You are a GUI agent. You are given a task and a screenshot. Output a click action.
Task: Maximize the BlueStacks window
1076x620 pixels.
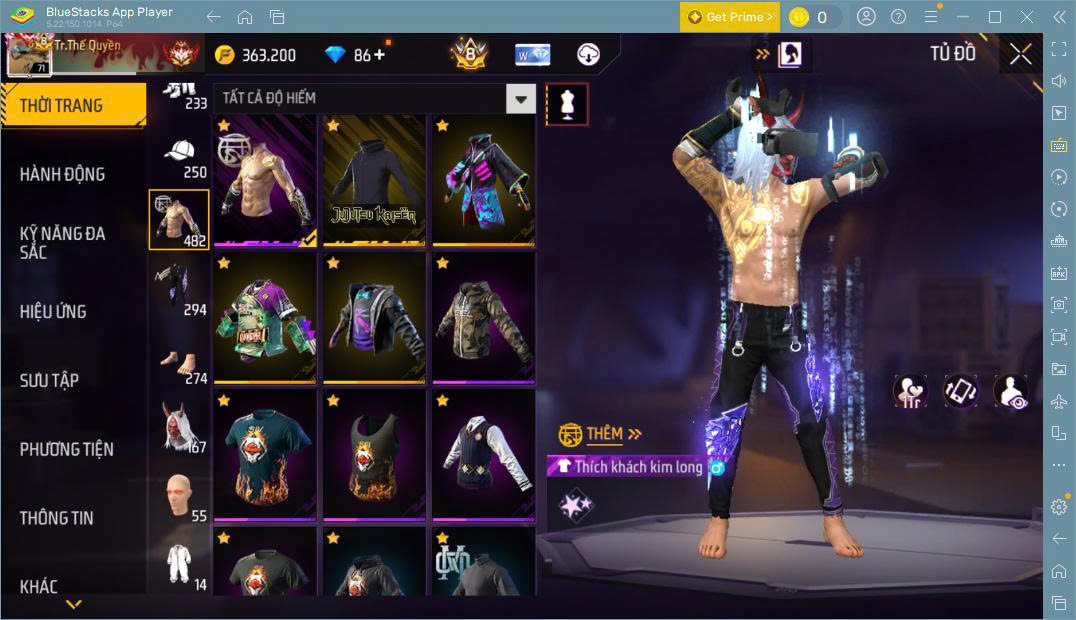994,17
